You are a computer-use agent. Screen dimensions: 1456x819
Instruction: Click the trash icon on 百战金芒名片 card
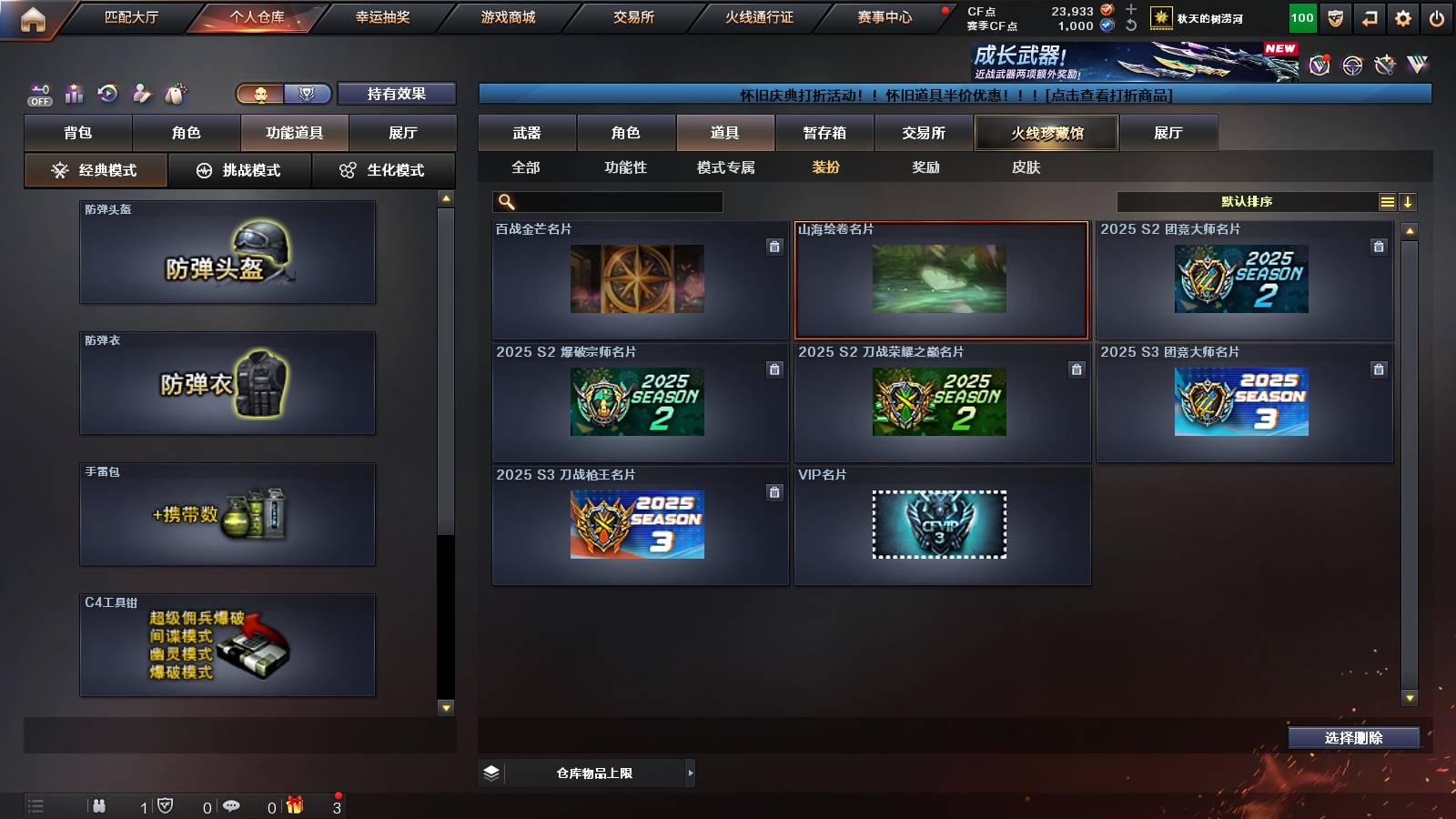[x=774, y=245]
